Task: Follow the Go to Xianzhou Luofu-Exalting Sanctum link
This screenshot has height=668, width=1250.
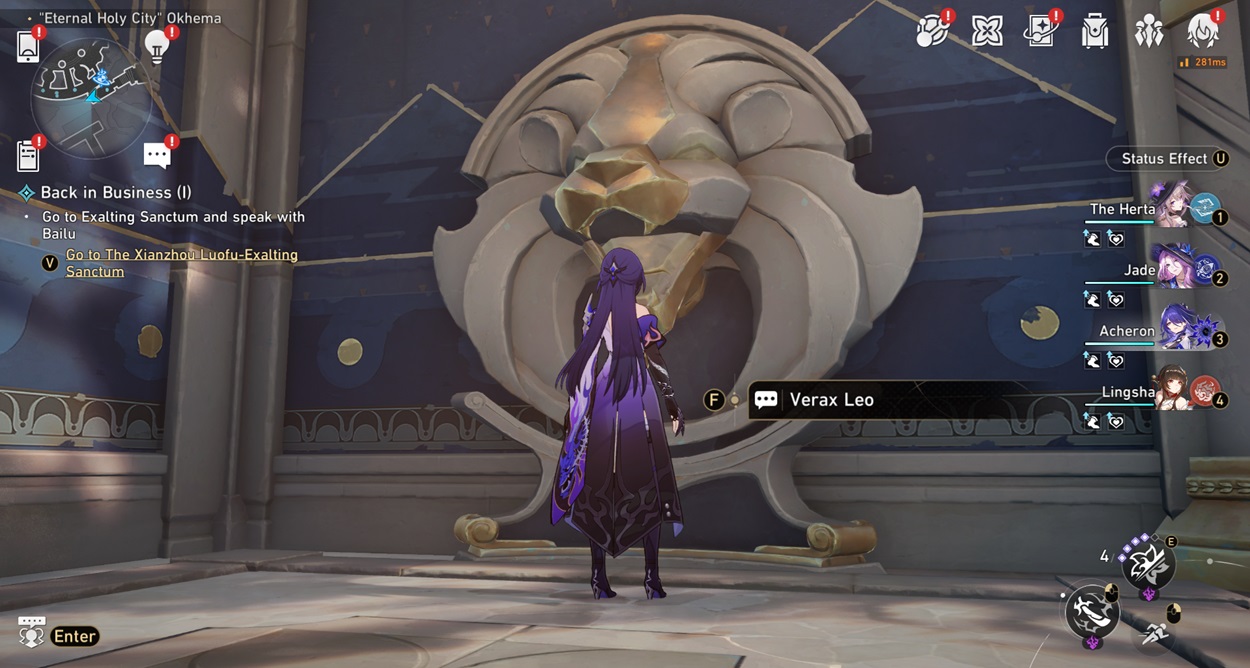Action: click(181, 263)
